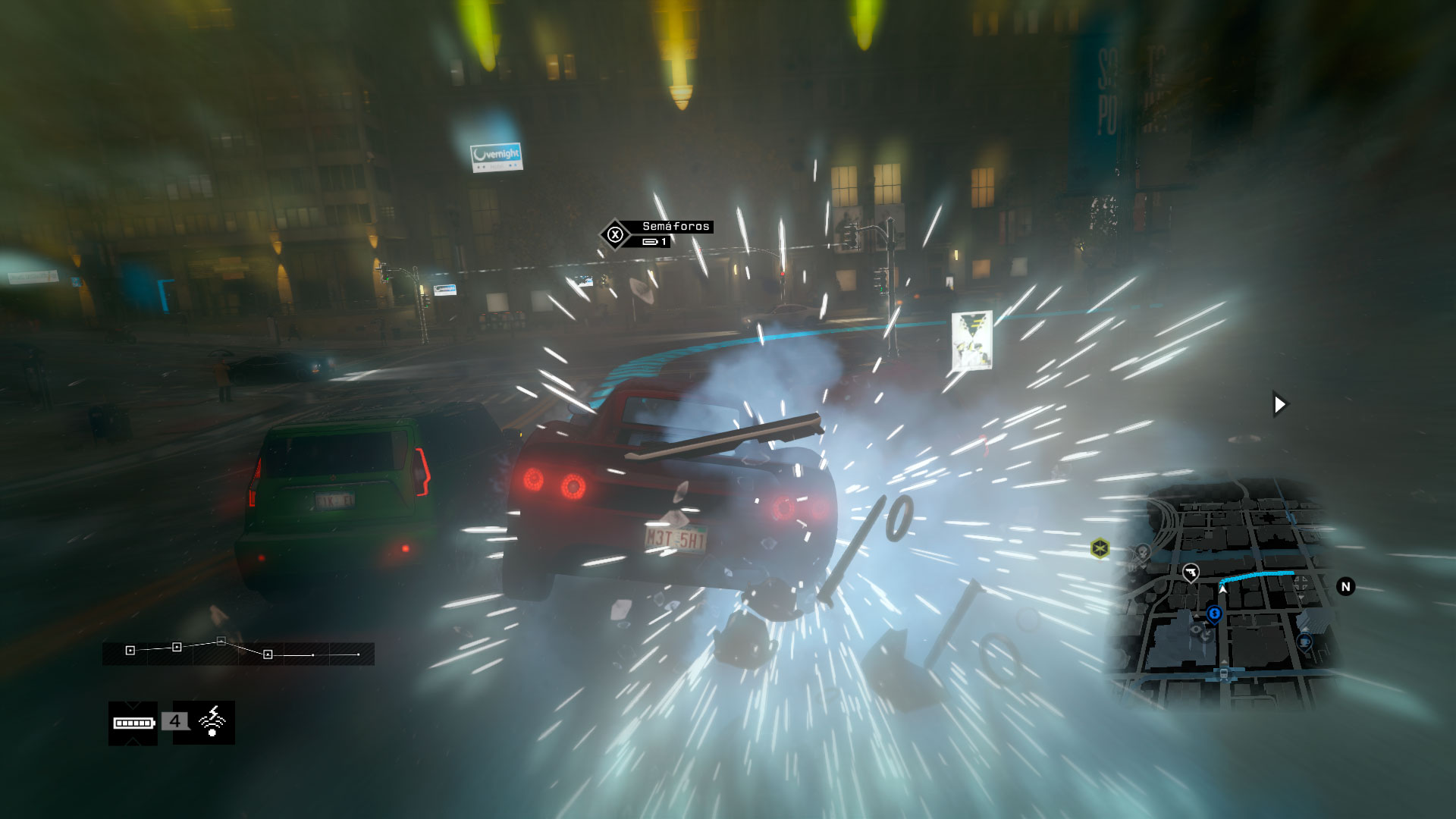Viewport: 1456px width, 819px height.
Task: Activate the blackout signal-jam gadget icon
Action: pos(212,721)
